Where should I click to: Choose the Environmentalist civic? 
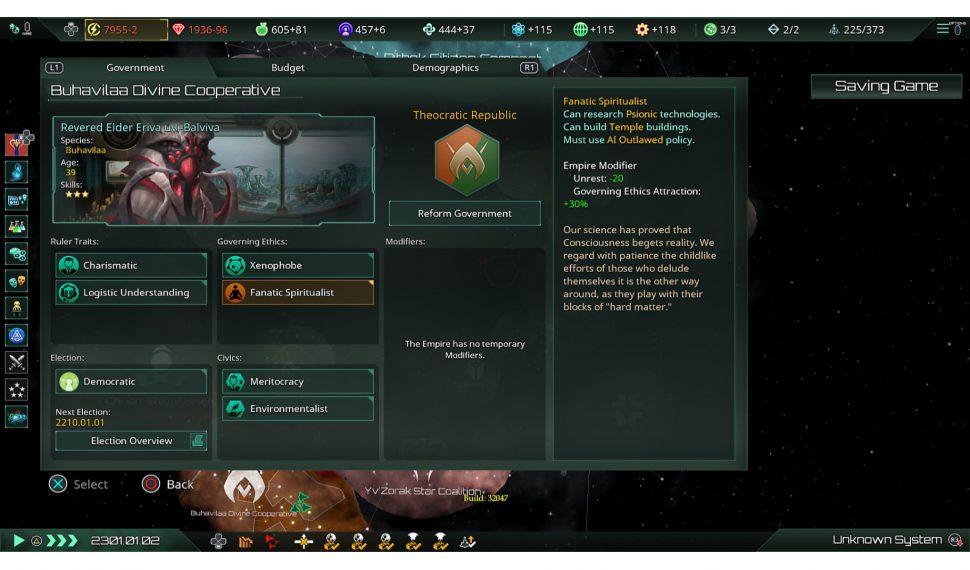[297, 408]
